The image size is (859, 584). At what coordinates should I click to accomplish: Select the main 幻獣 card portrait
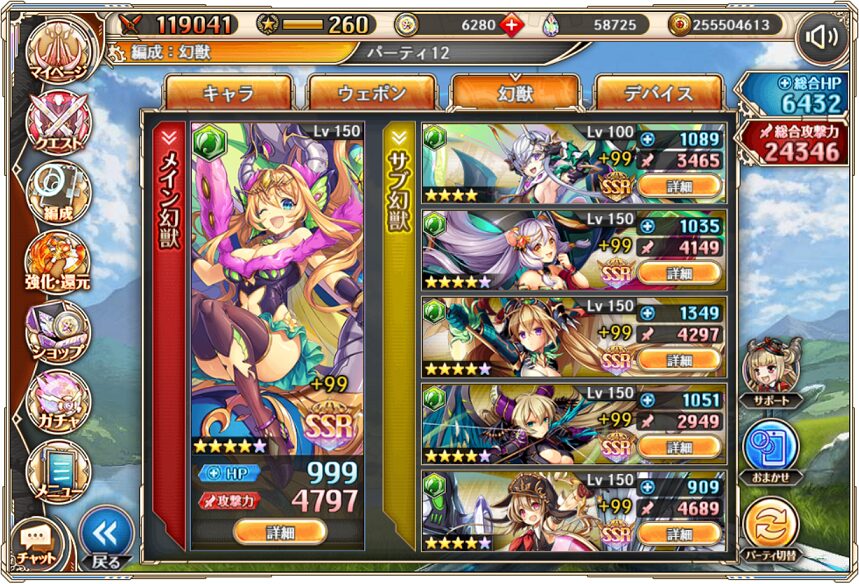[279, 280]
